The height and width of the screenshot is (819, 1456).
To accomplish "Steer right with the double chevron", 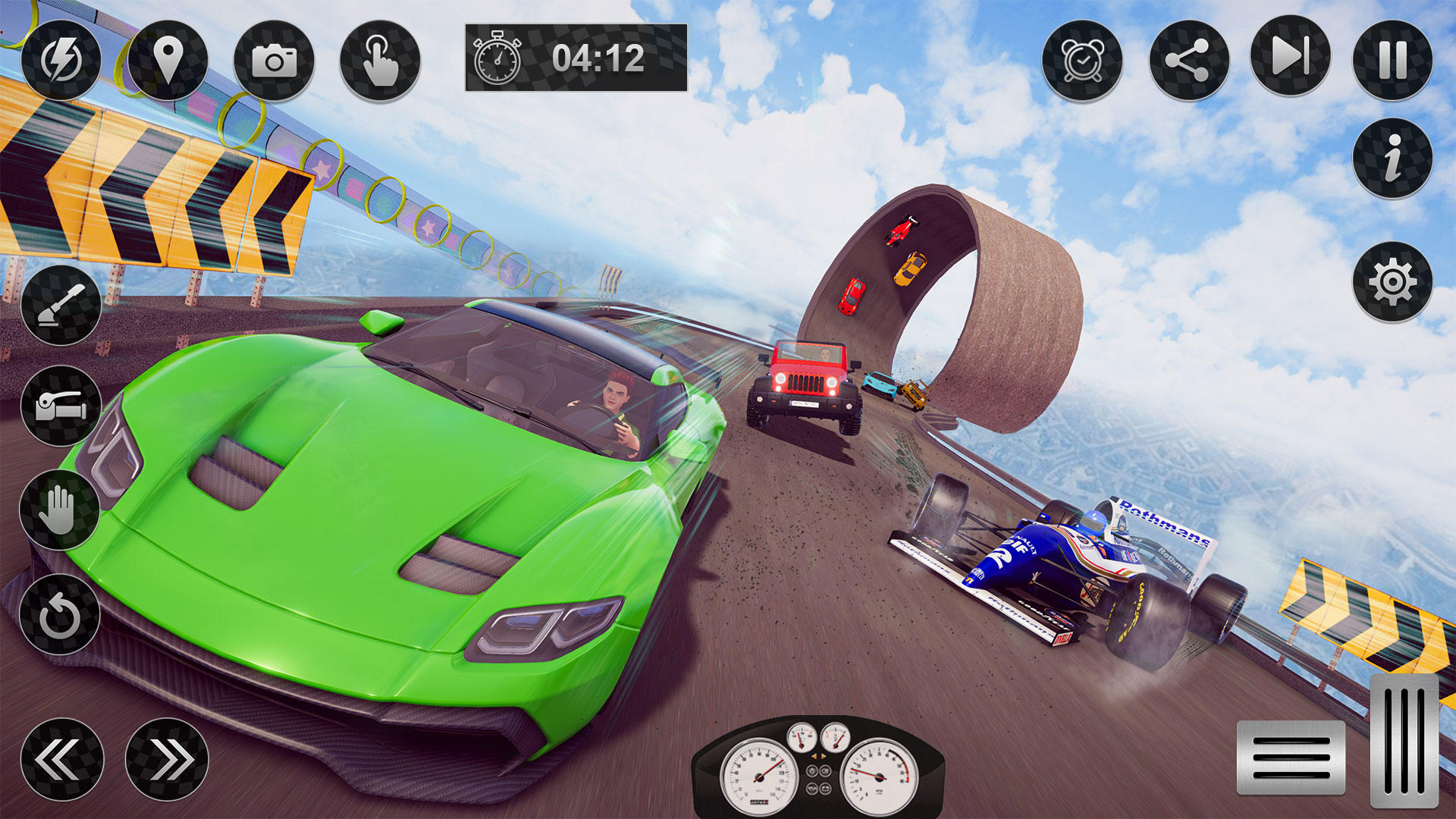I will (x=167, y=759).
